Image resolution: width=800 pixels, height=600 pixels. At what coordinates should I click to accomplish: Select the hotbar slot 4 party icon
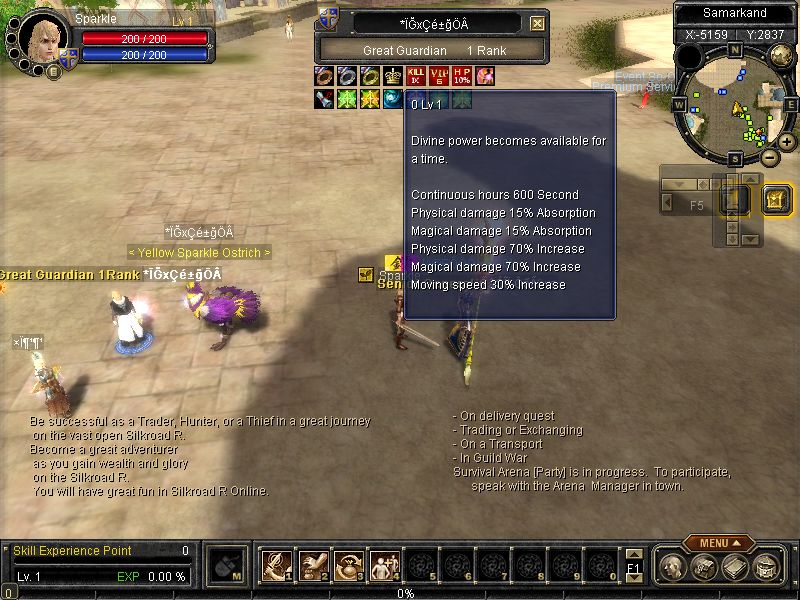[x=385, y=566]
